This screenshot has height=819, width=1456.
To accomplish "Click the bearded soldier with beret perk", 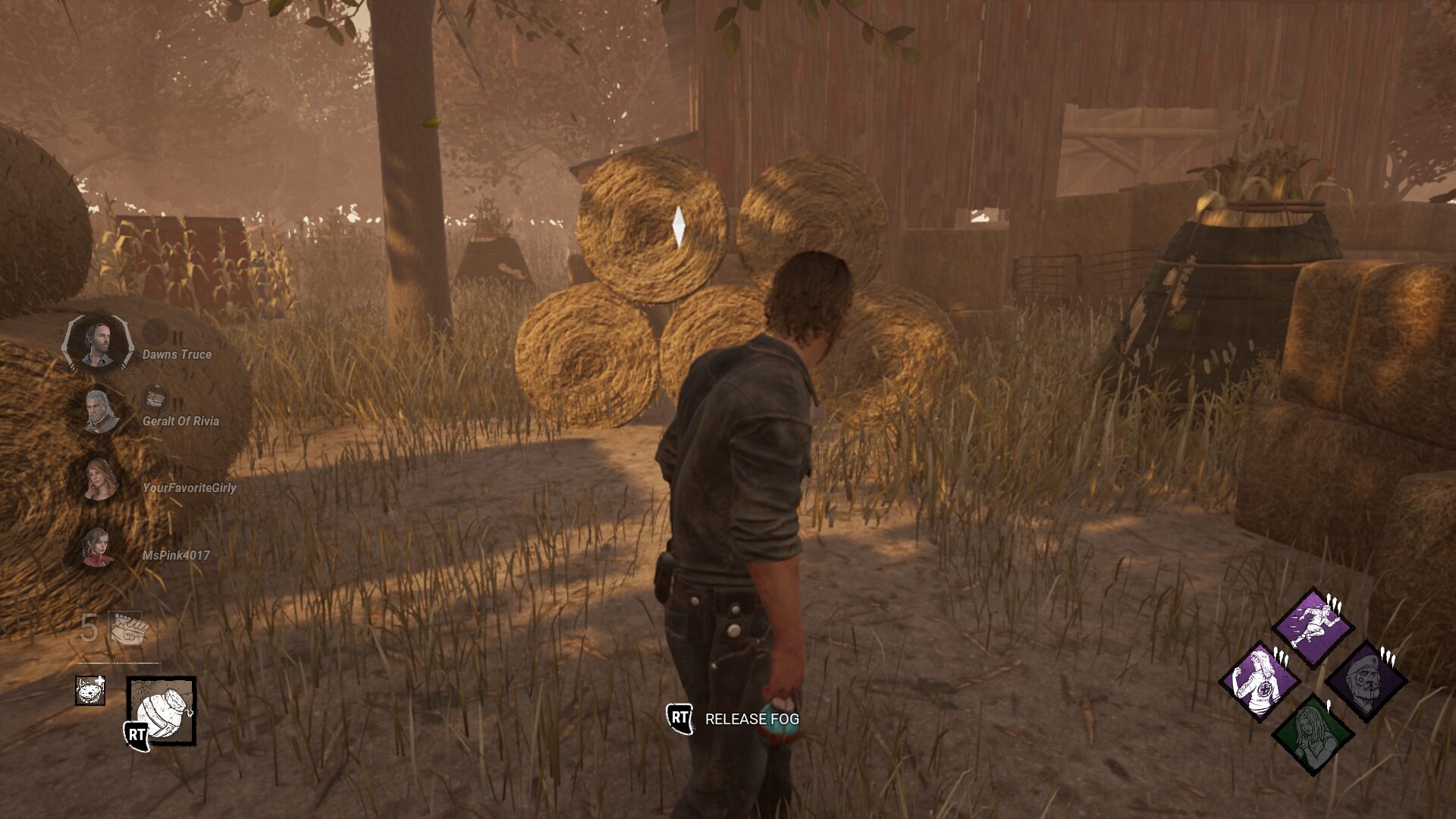I will [x=1366, y=681].
